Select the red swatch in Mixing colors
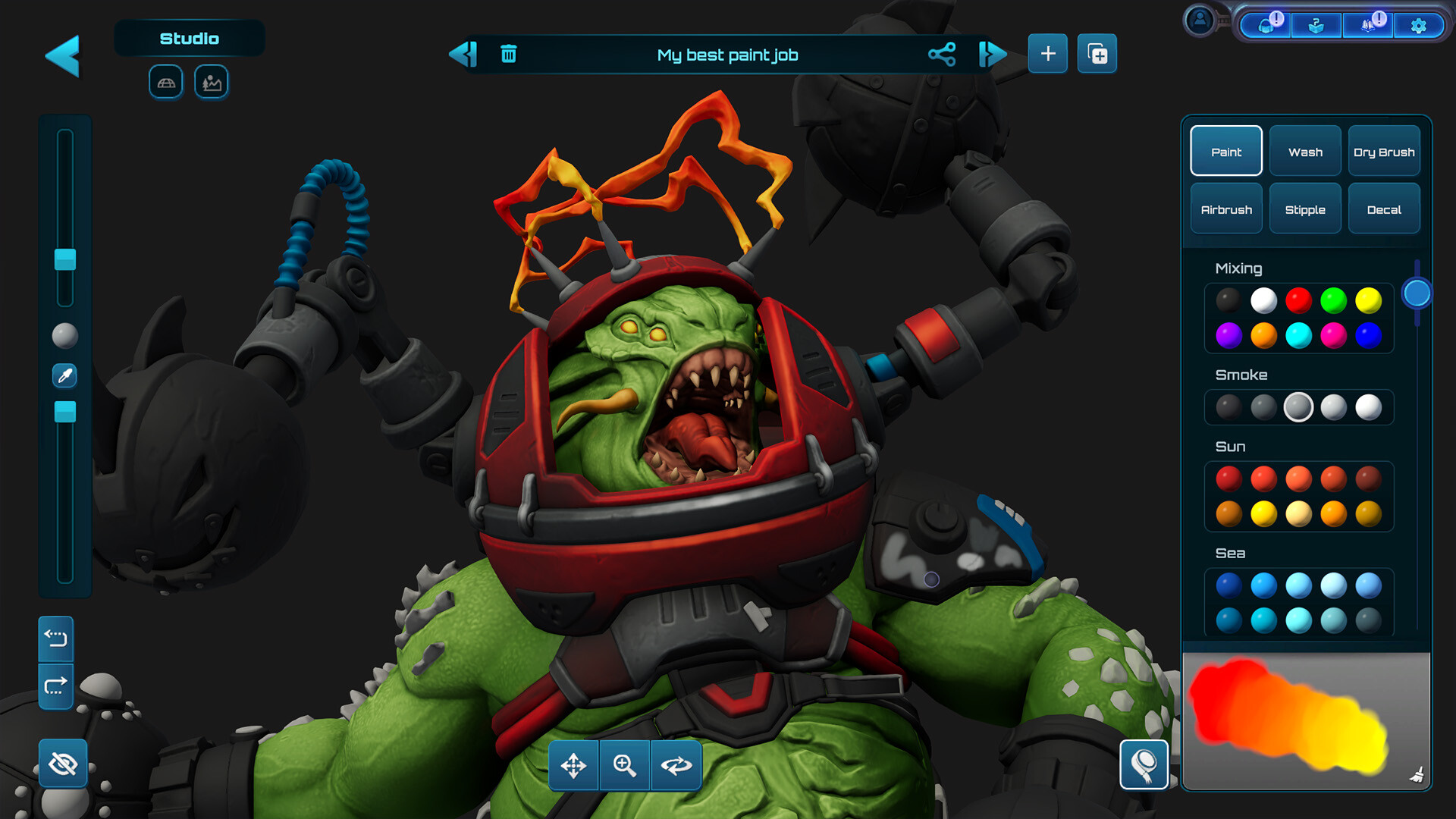The image size is (1456, 819). coord(1298,300)
